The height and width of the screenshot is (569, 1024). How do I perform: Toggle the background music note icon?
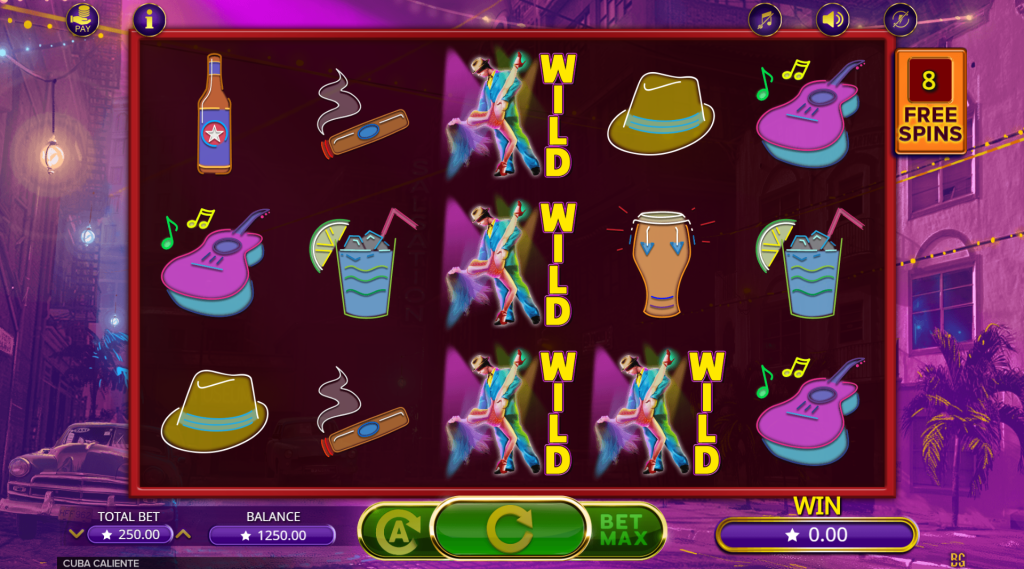[766, 19]
